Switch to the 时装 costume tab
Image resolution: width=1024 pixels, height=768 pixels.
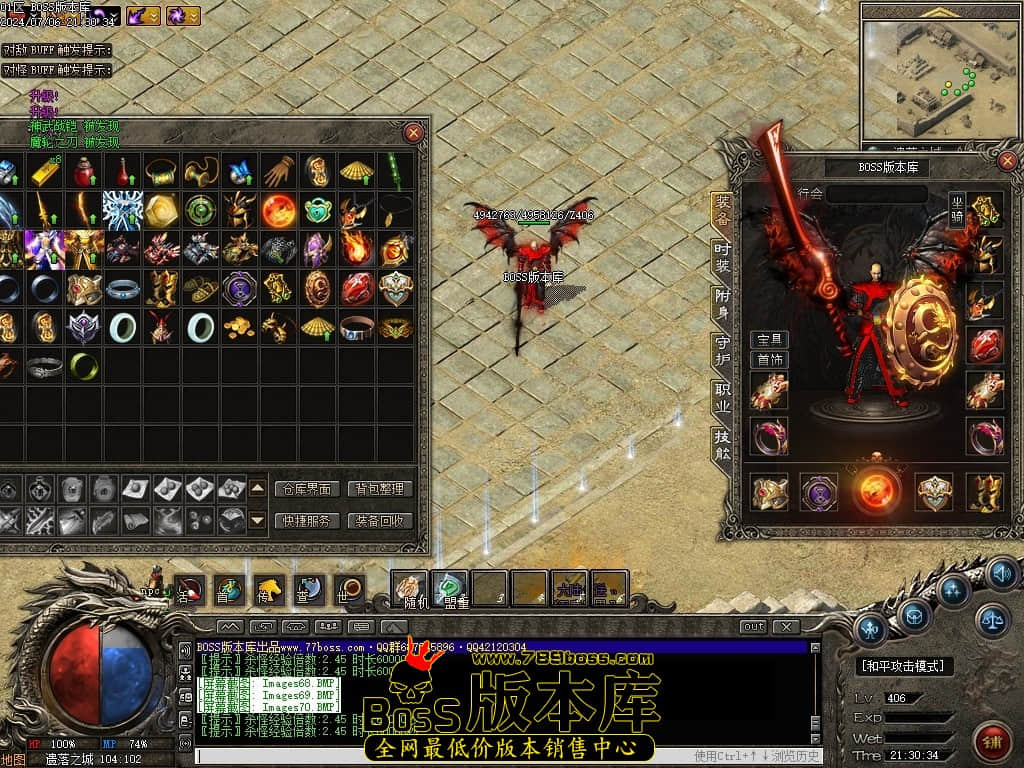click(x=722, y=257)
